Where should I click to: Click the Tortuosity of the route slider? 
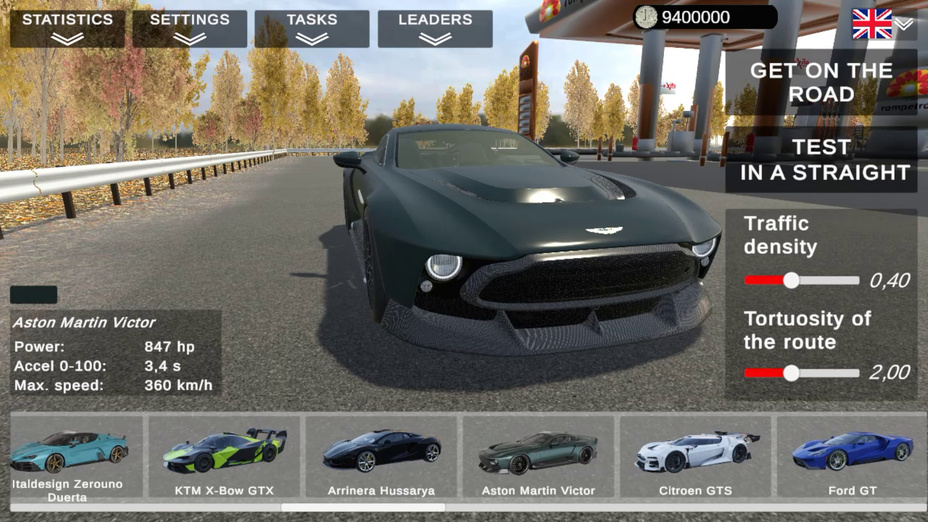[x=791, y=373]
